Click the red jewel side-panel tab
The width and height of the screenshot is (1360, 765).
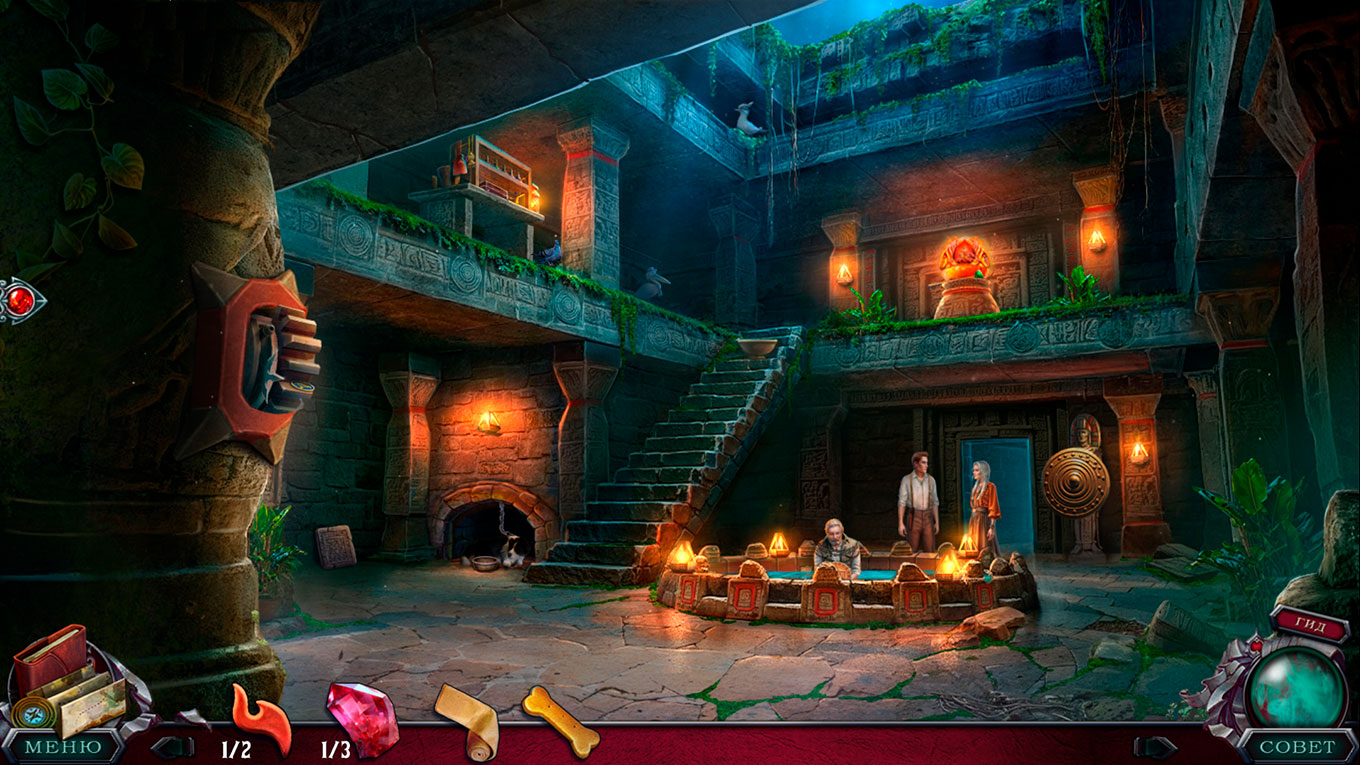click(19, 299)
